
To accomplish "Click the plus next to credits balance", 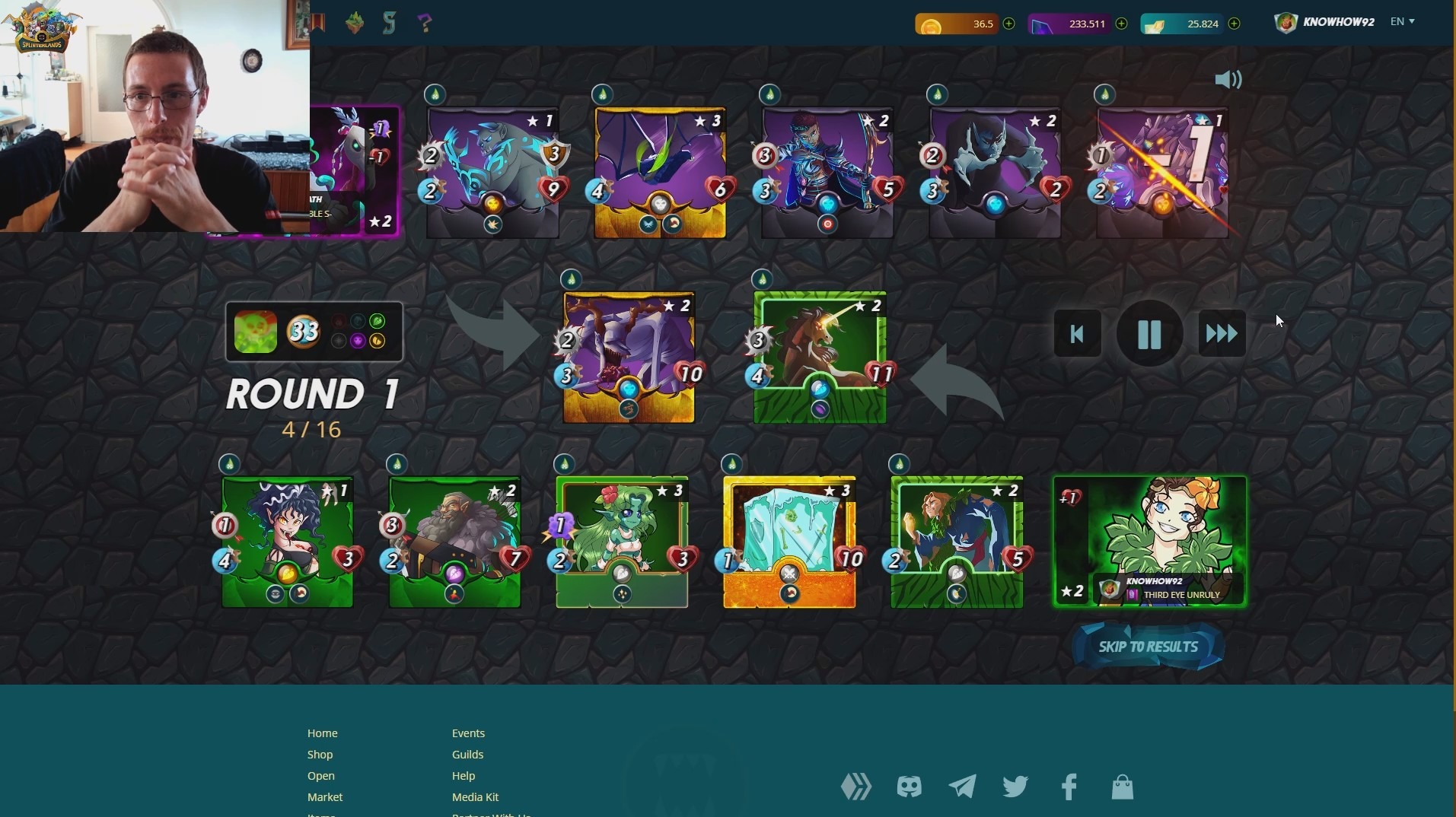I will click(1009, 24).
